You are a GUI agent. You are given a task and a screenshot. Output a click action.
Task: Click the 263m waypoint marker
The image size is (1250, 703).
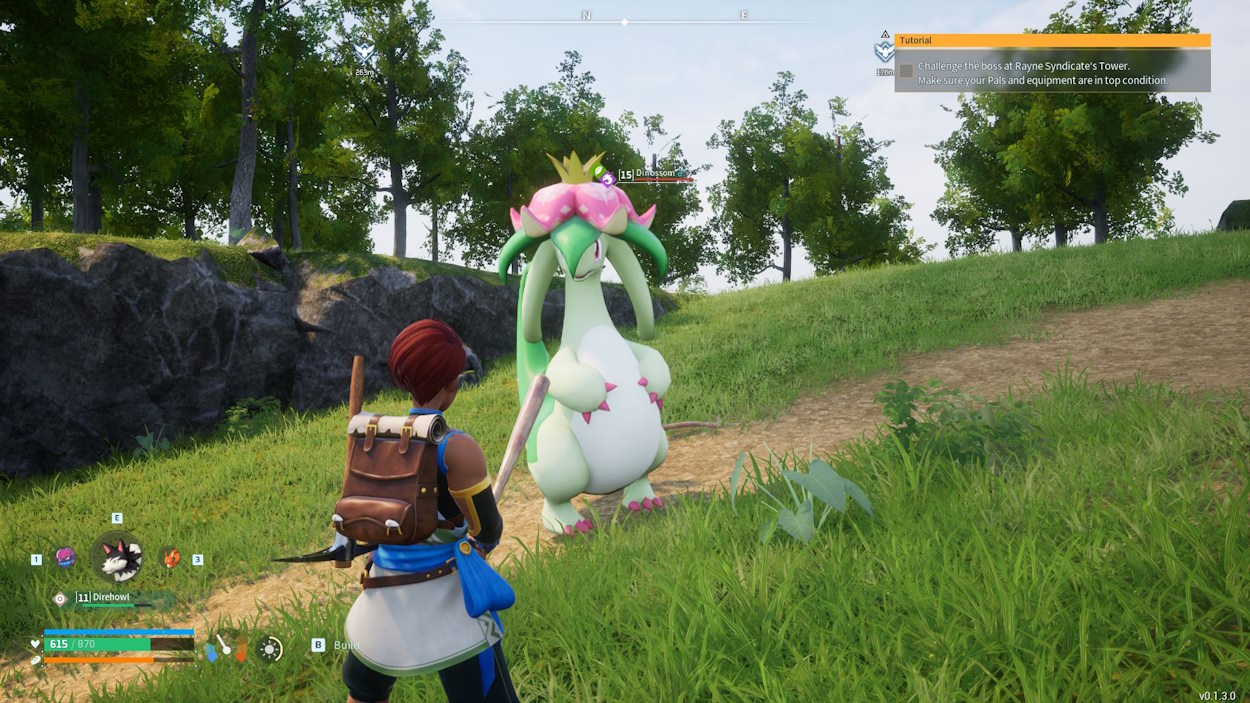[365, 56]
